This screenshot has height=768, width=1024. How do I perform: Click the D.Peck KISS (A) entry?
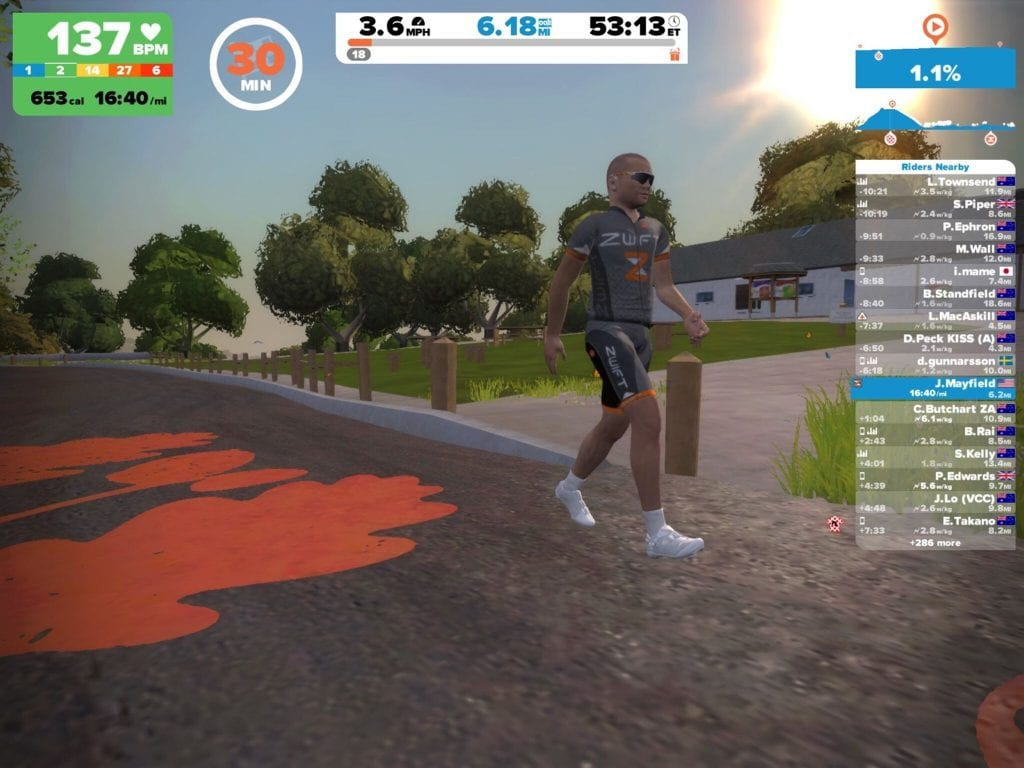point(935,343)
